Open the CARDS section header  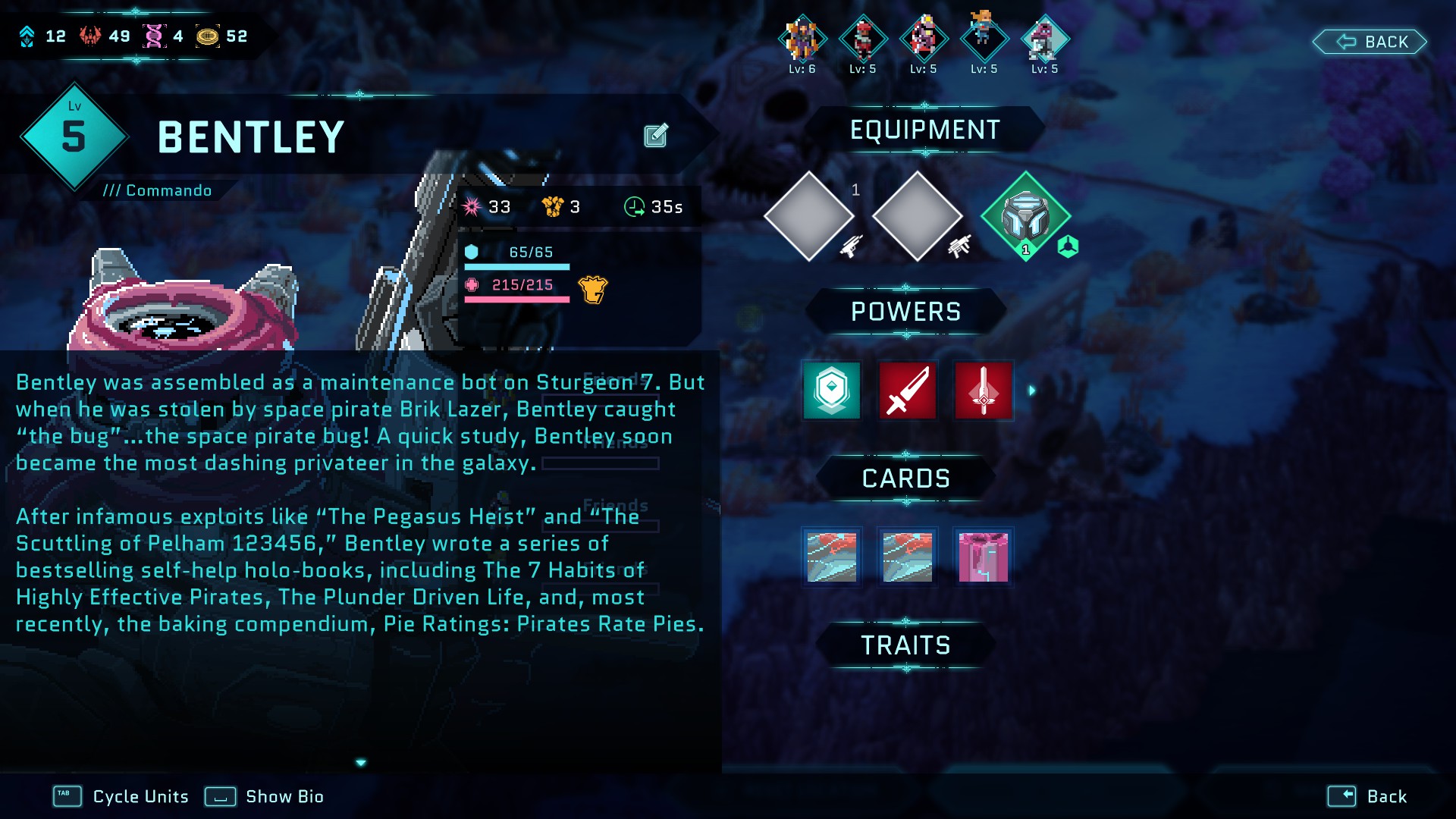pos(905,479)
